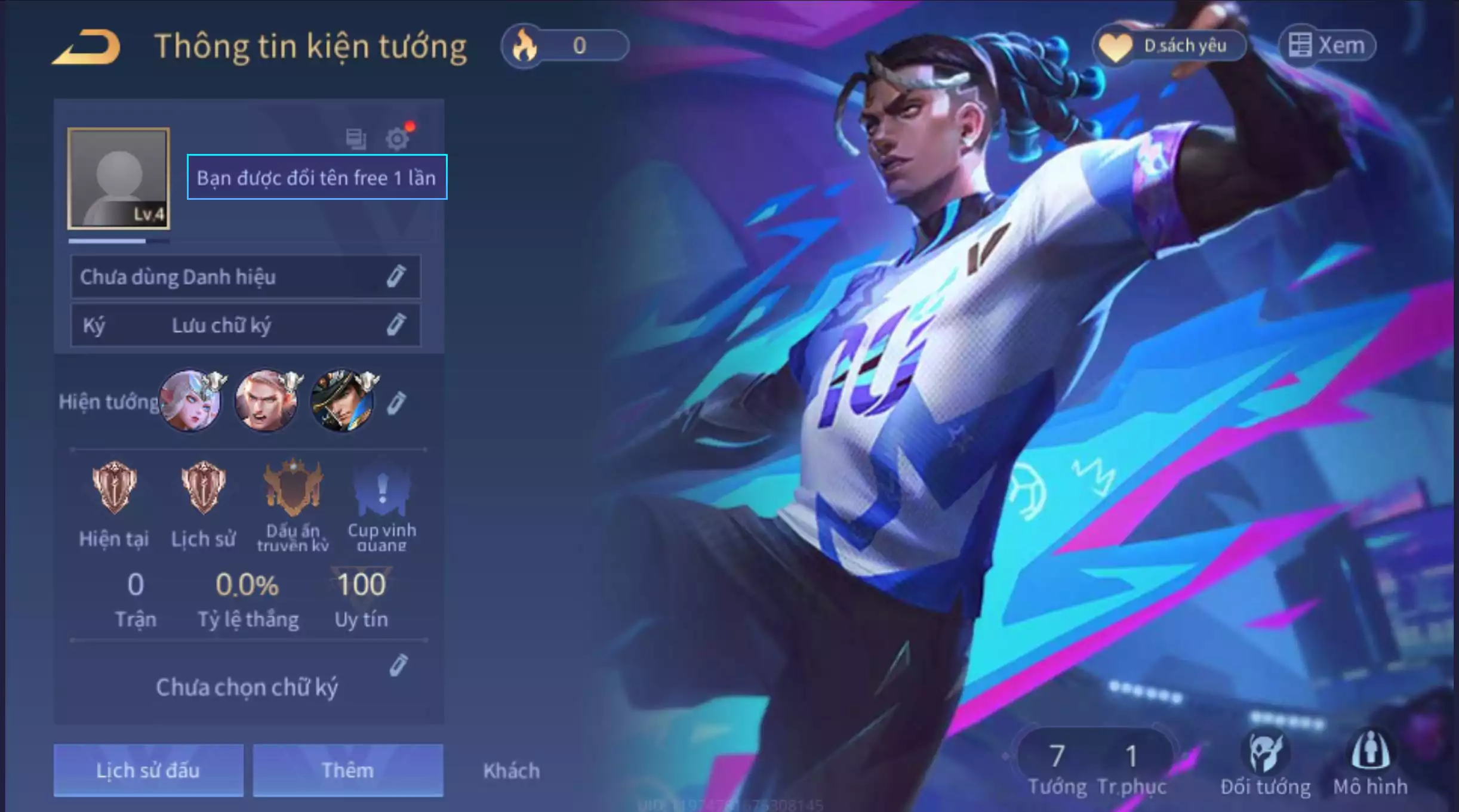The image size is (1459, 812).
Task: Click the first hero portrait in Hiện tướng
Action: tap(192, 400)
